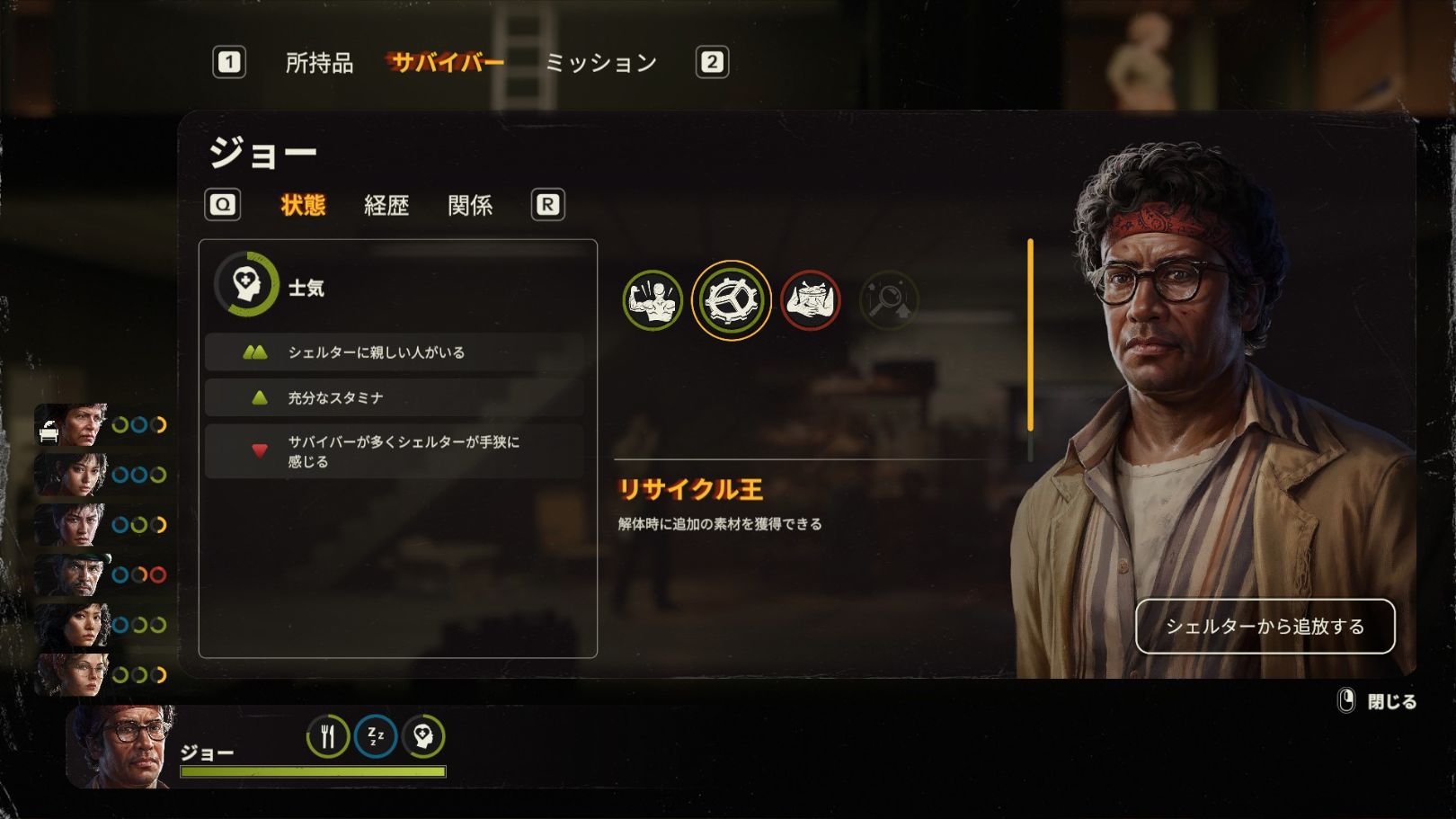Click the 士気 morale head icon
The image size is (1456, 819).
(x=246, y=285)
